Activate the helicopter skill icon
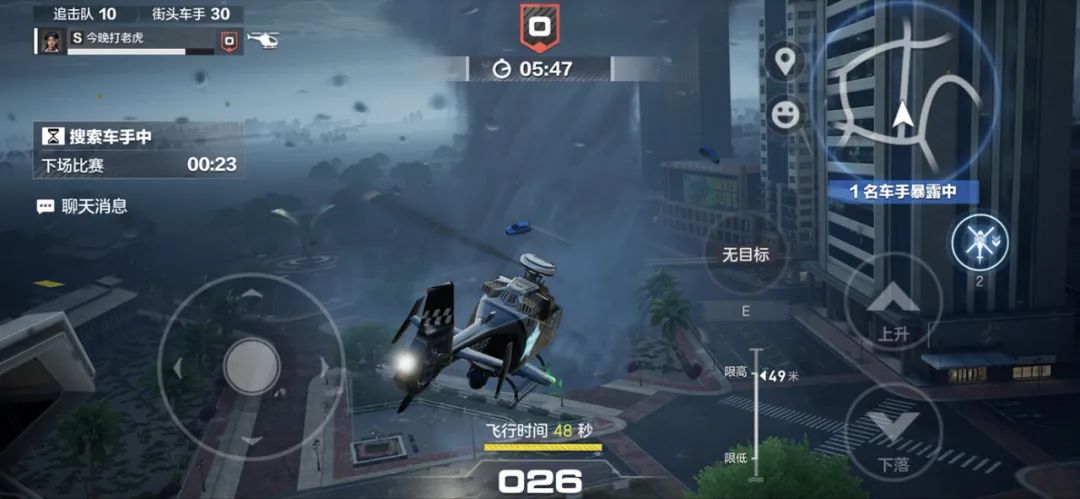Image resolution: width=1080 pixels, height=499 pixels. coord(979,241)
